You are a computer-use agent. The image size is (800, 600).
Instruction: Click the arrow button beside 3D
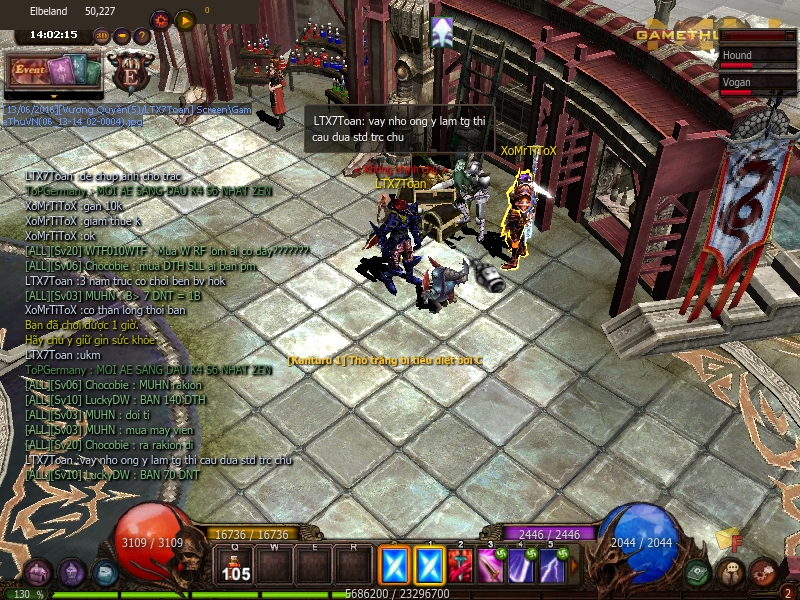[122, 36]
